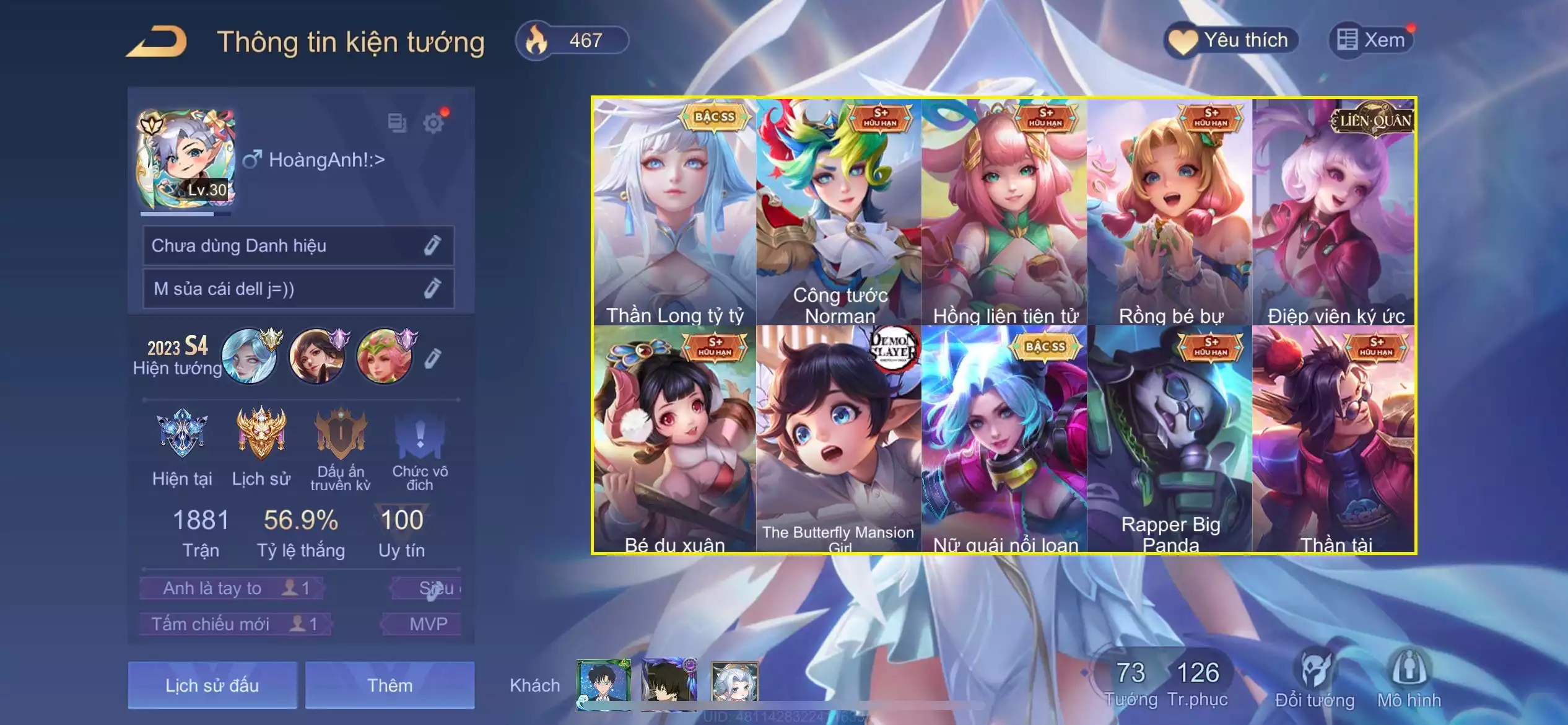Image resolution: width=1568 pixels, height=725 pixels.
Task: Choose Công tước Norman skin card
Action: pyautogui.click(x=839, y=212)
